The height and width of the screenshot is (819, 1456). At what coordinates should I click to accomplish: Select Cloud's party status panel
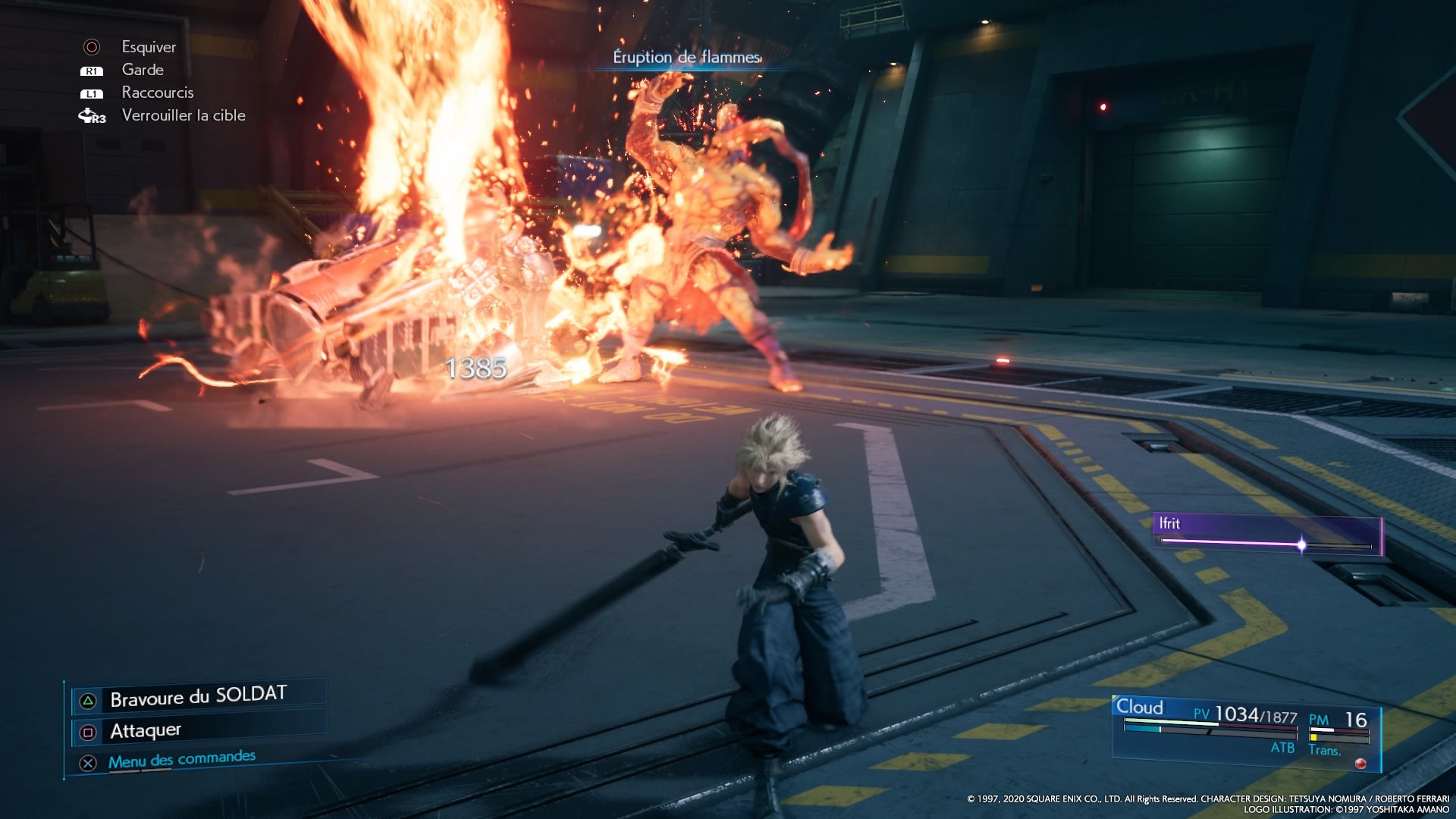[1245, 731]
